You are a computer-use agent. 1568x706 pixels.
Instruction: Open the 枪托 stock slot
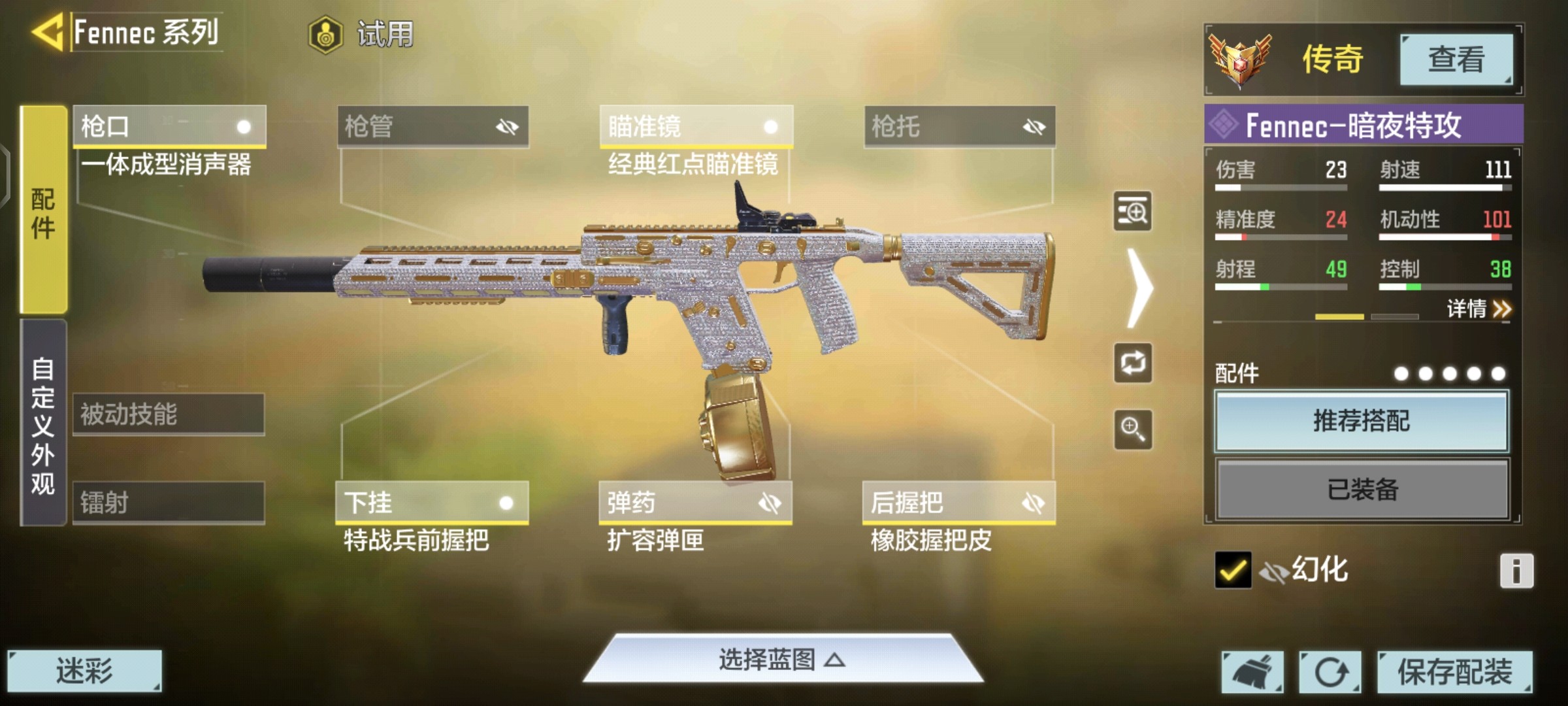point(959,126)
